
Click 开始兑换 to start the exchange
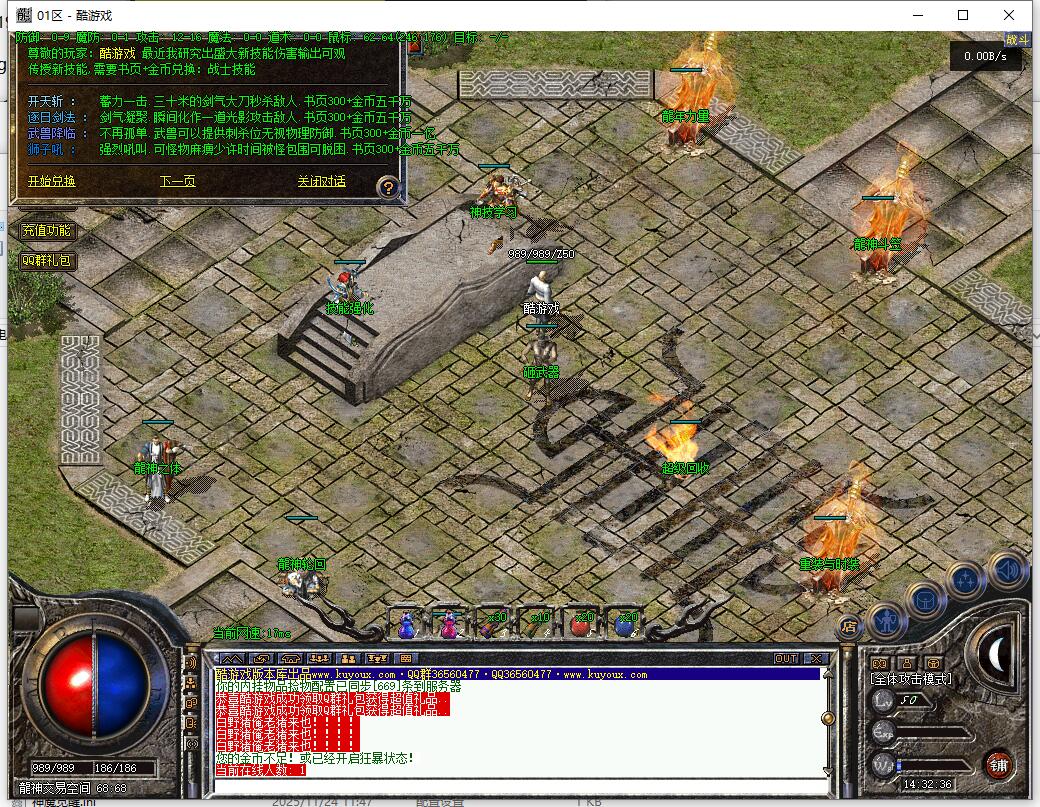click(51, 181)
